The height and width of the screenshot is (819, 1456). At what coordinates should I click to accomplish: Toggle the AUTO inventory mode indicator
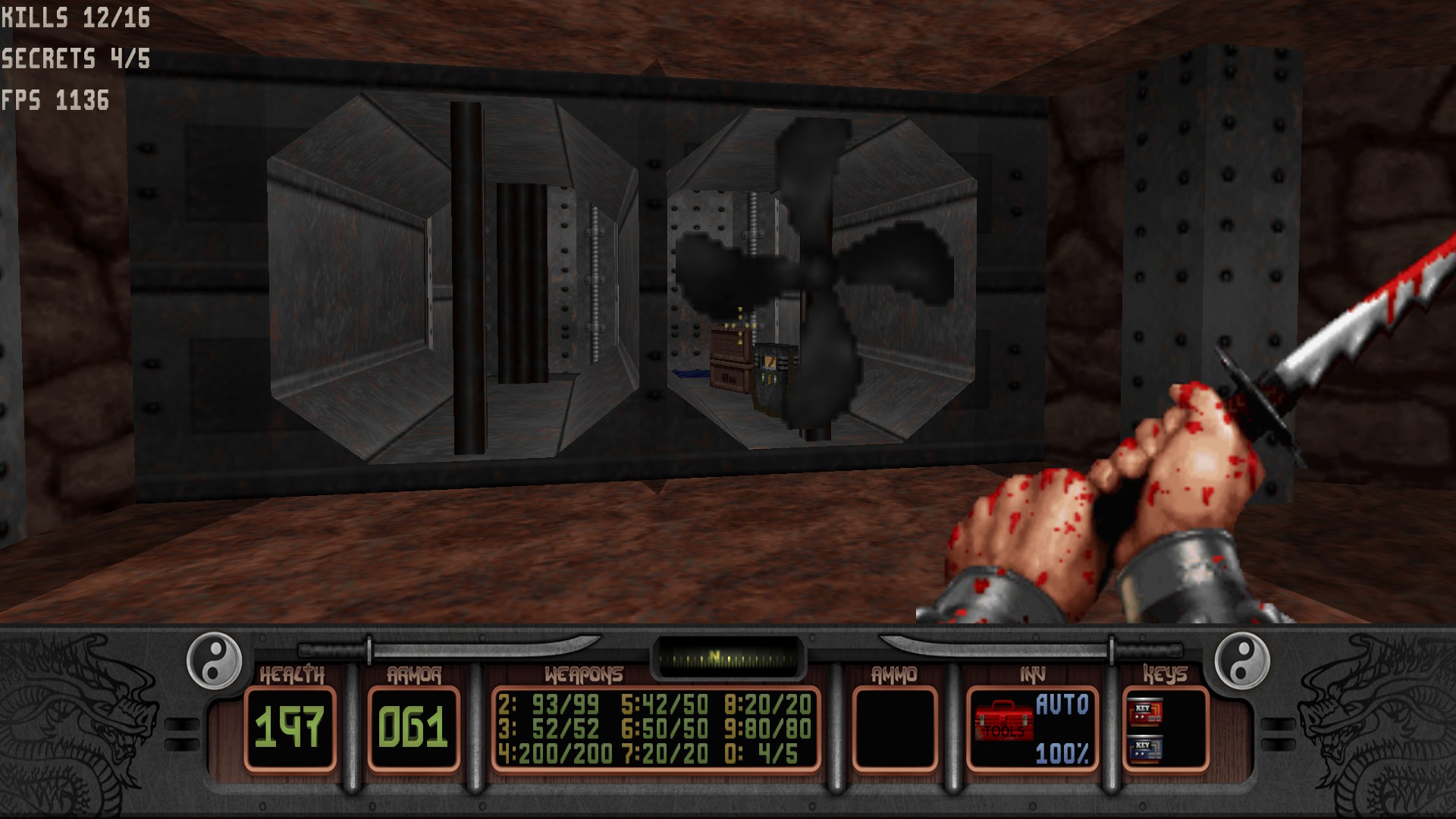[1062, 705]
